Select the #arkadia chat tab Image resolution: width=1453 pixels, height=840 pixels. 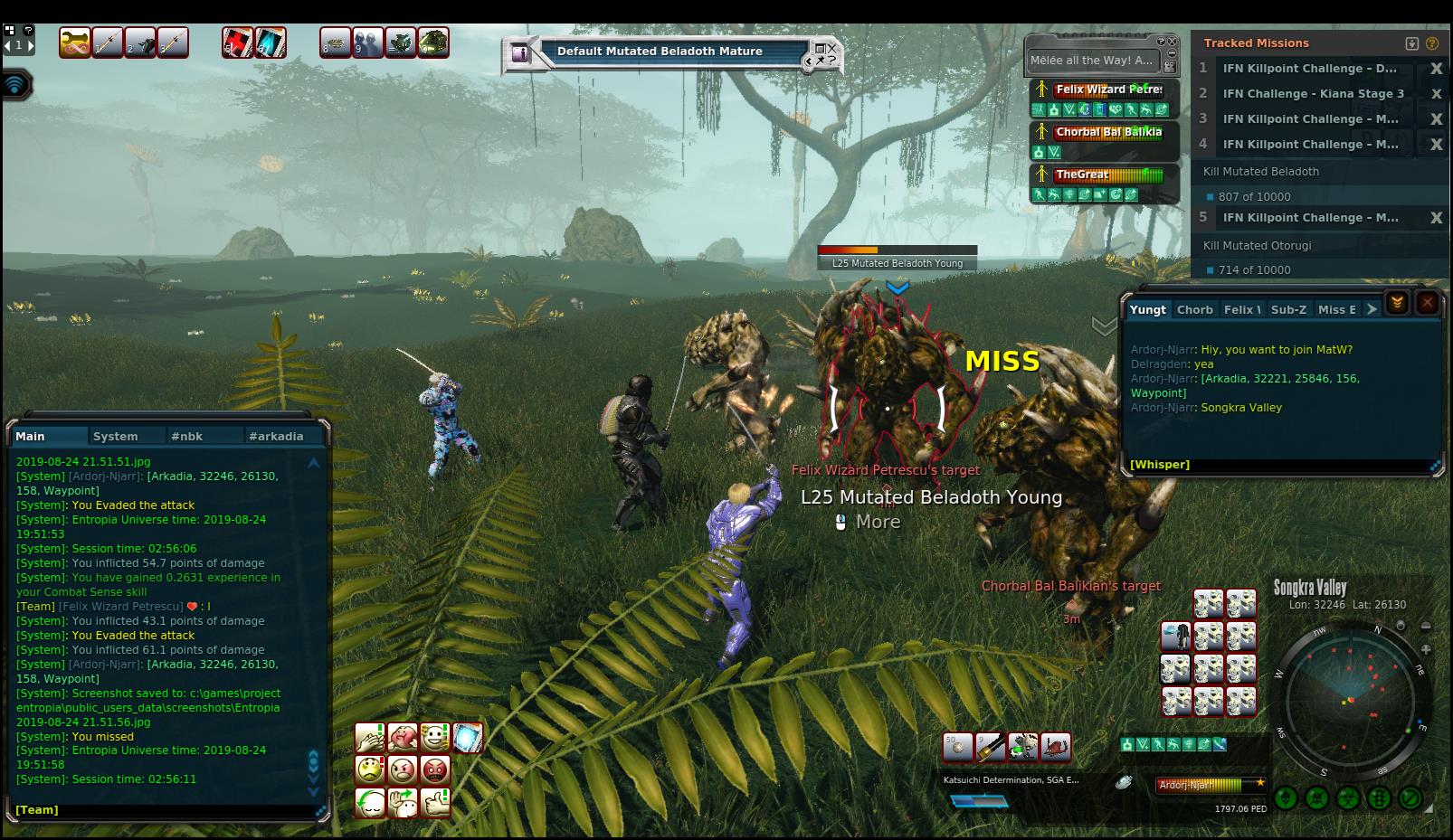pos(276,436)
